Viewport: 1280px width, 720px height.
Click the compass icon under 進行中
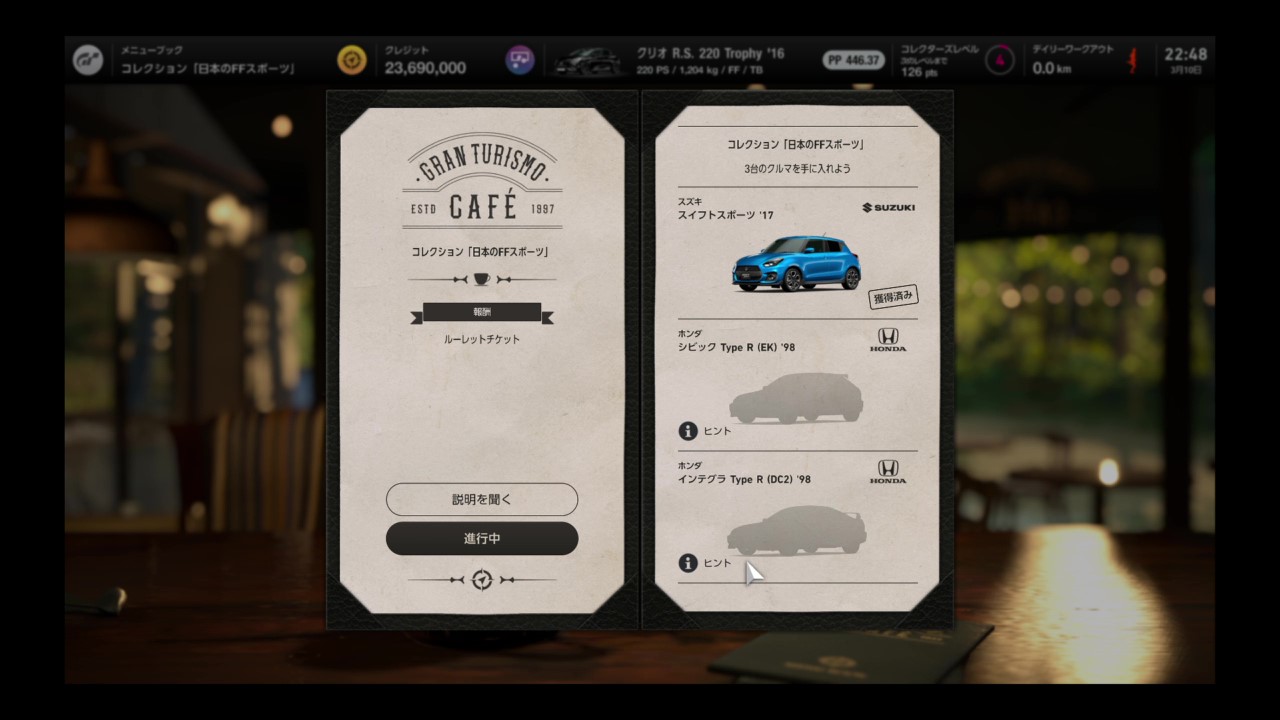pos(482,580)
